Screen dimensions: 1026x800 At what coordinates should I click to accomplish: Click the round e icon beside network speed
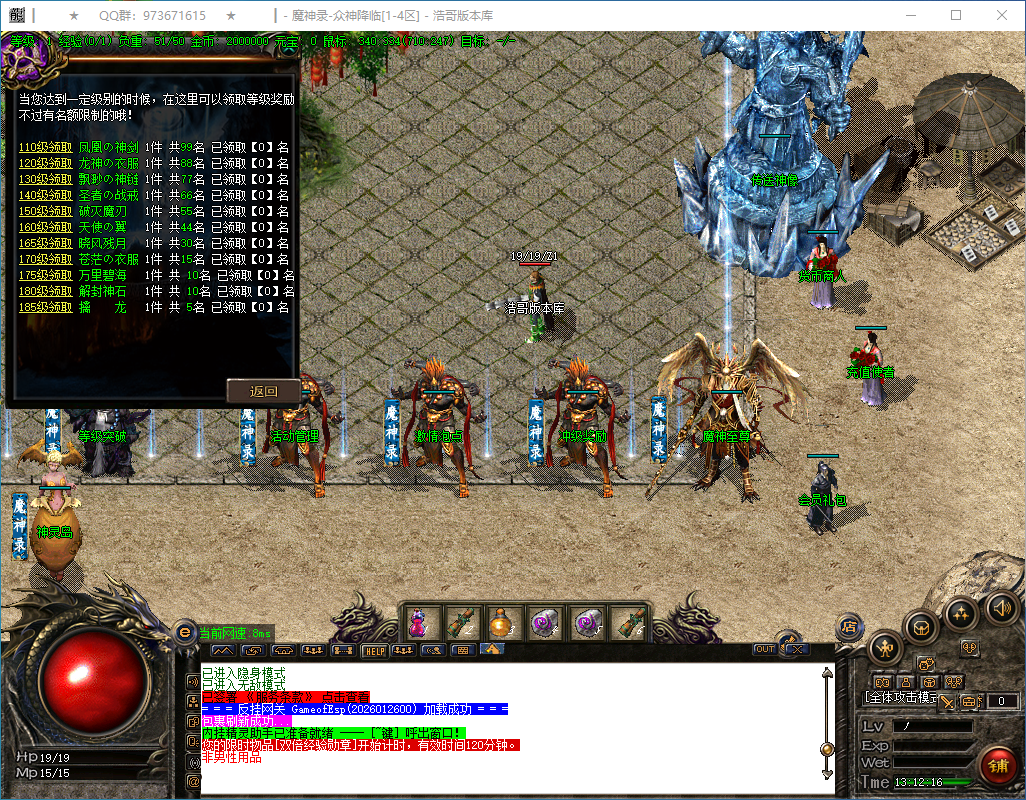[184, 632]
